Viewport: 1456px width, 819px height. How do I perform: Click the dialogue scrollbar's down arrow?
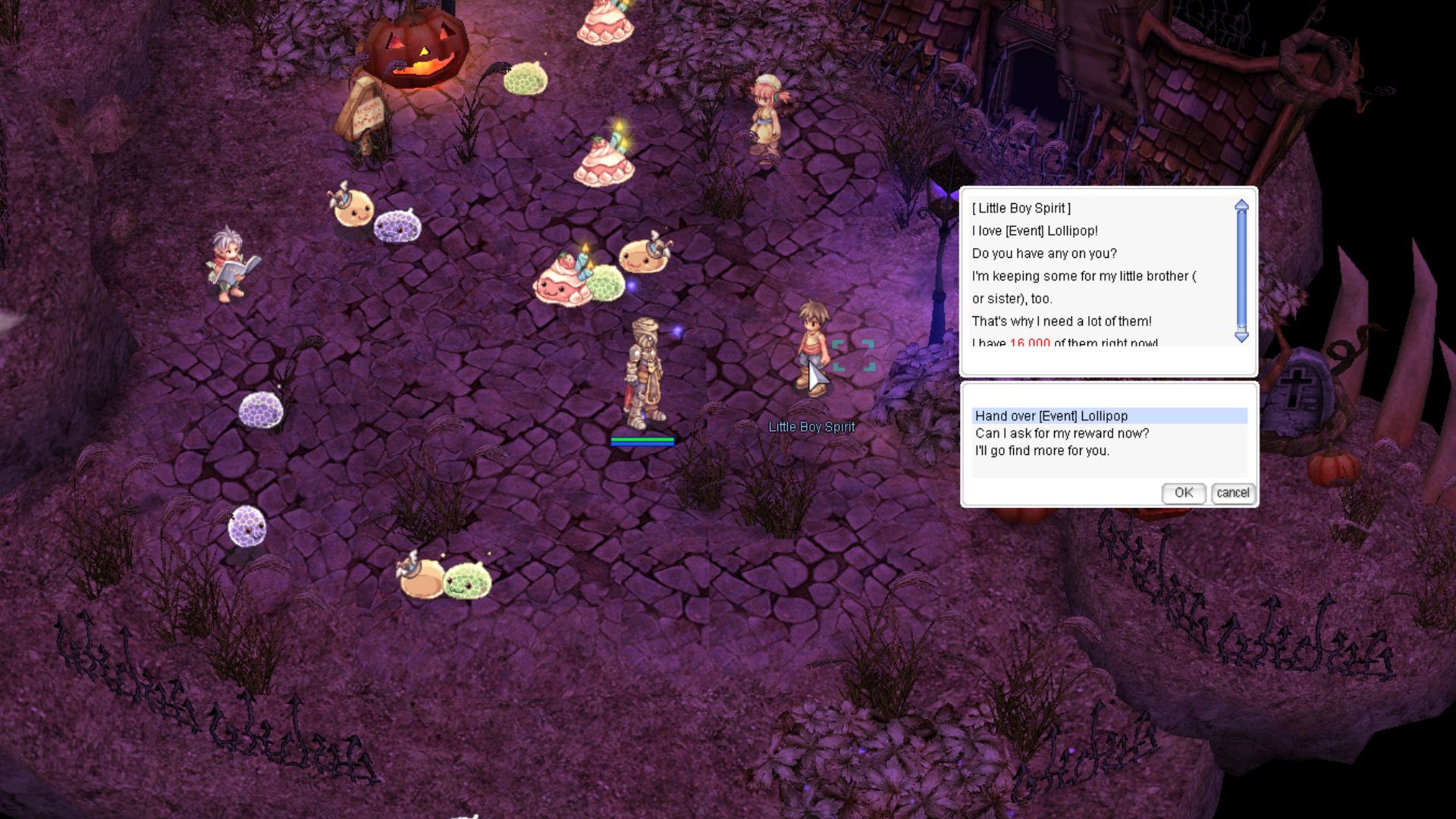pyautogui.click(x=1241, y=337)
